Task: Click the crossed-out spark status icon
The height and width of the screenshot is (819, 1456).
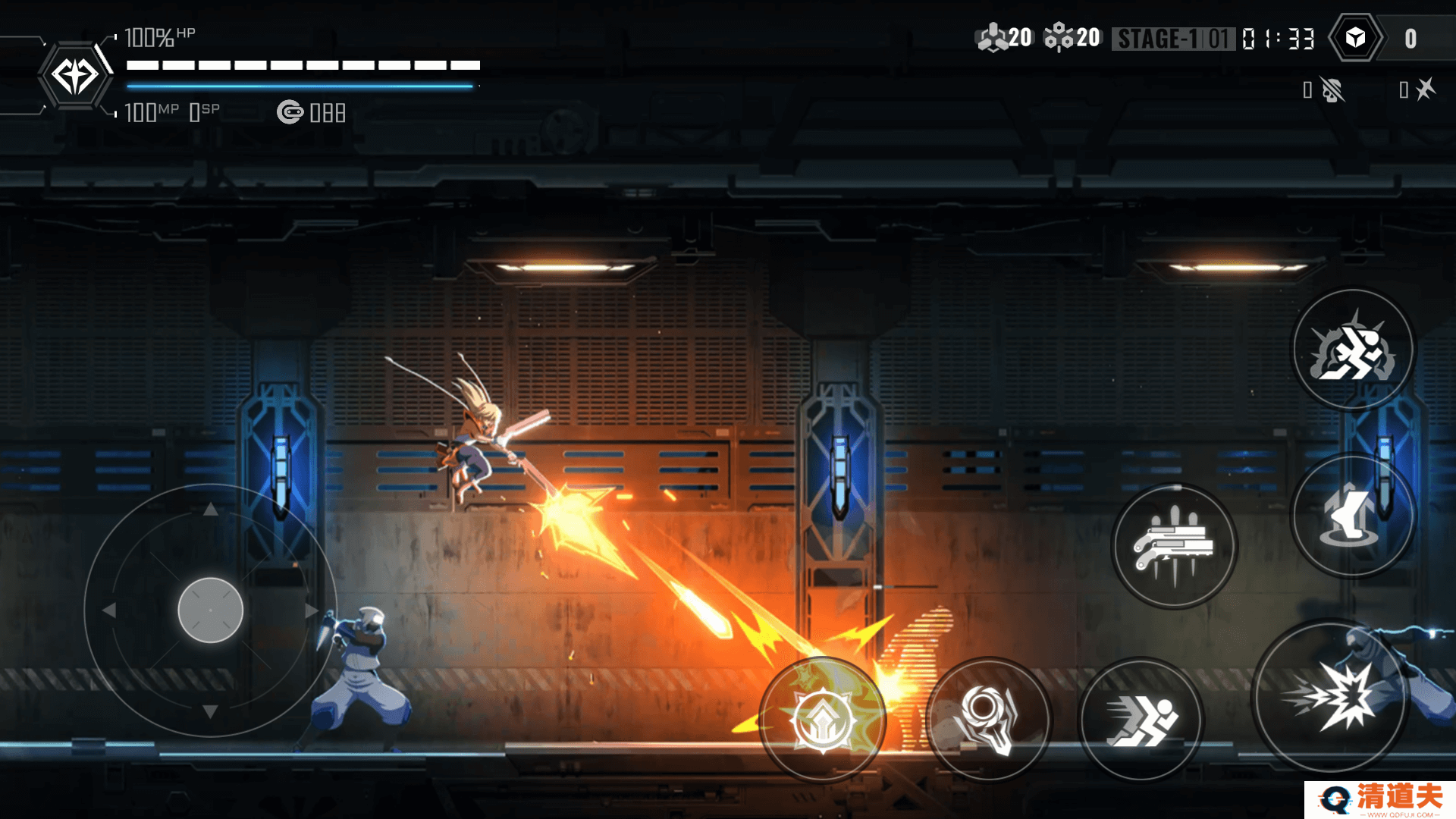Action: click(1425, 89)
